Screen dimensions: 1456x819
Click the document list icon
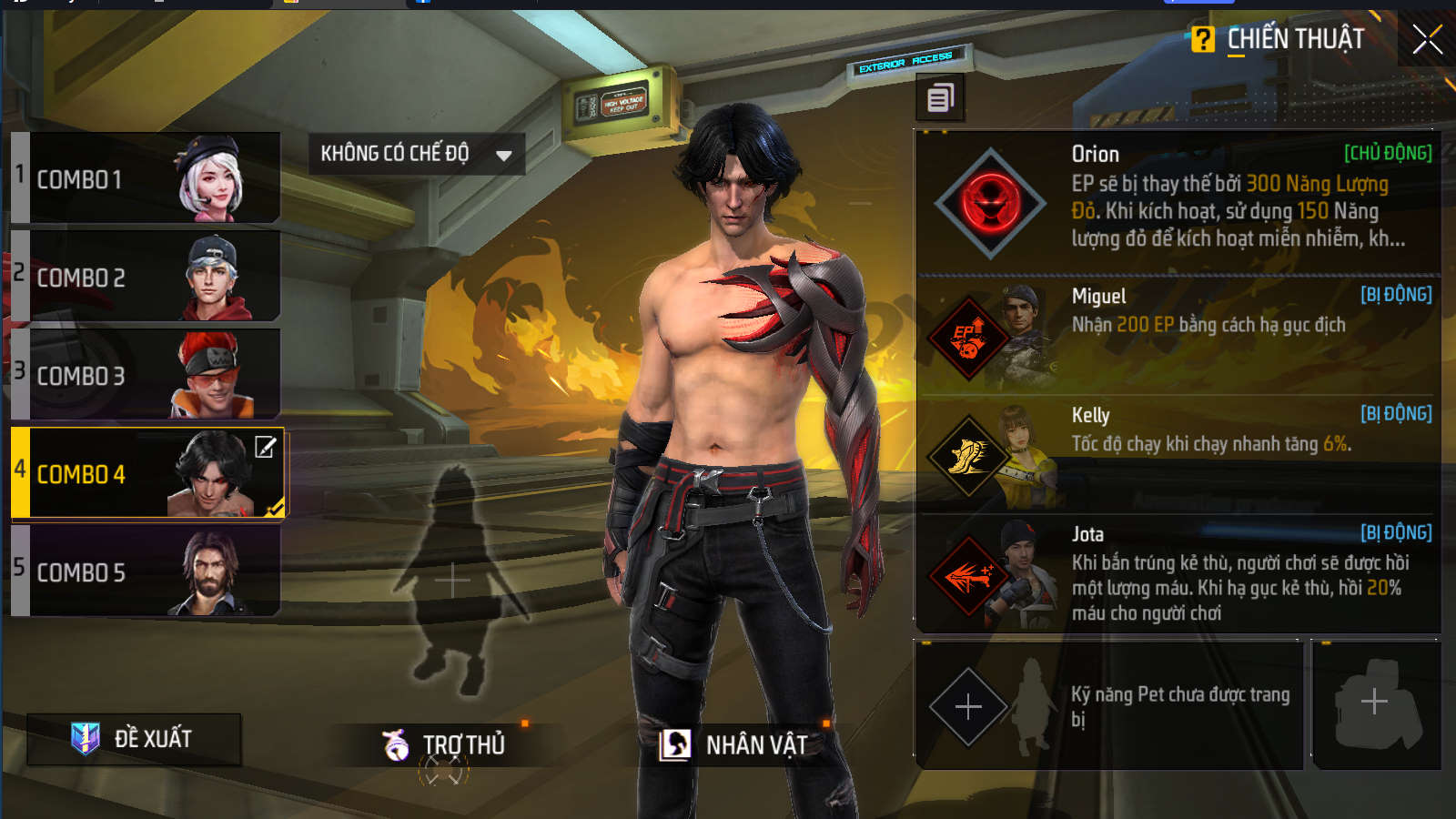point(940,97)
